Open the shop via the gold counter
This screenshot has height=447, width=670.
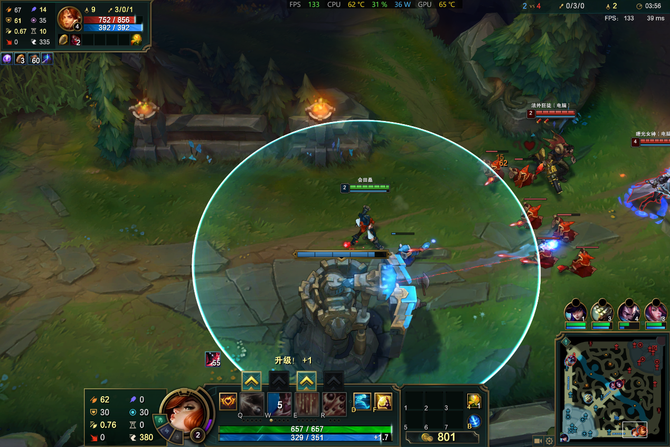click(438, 436)
